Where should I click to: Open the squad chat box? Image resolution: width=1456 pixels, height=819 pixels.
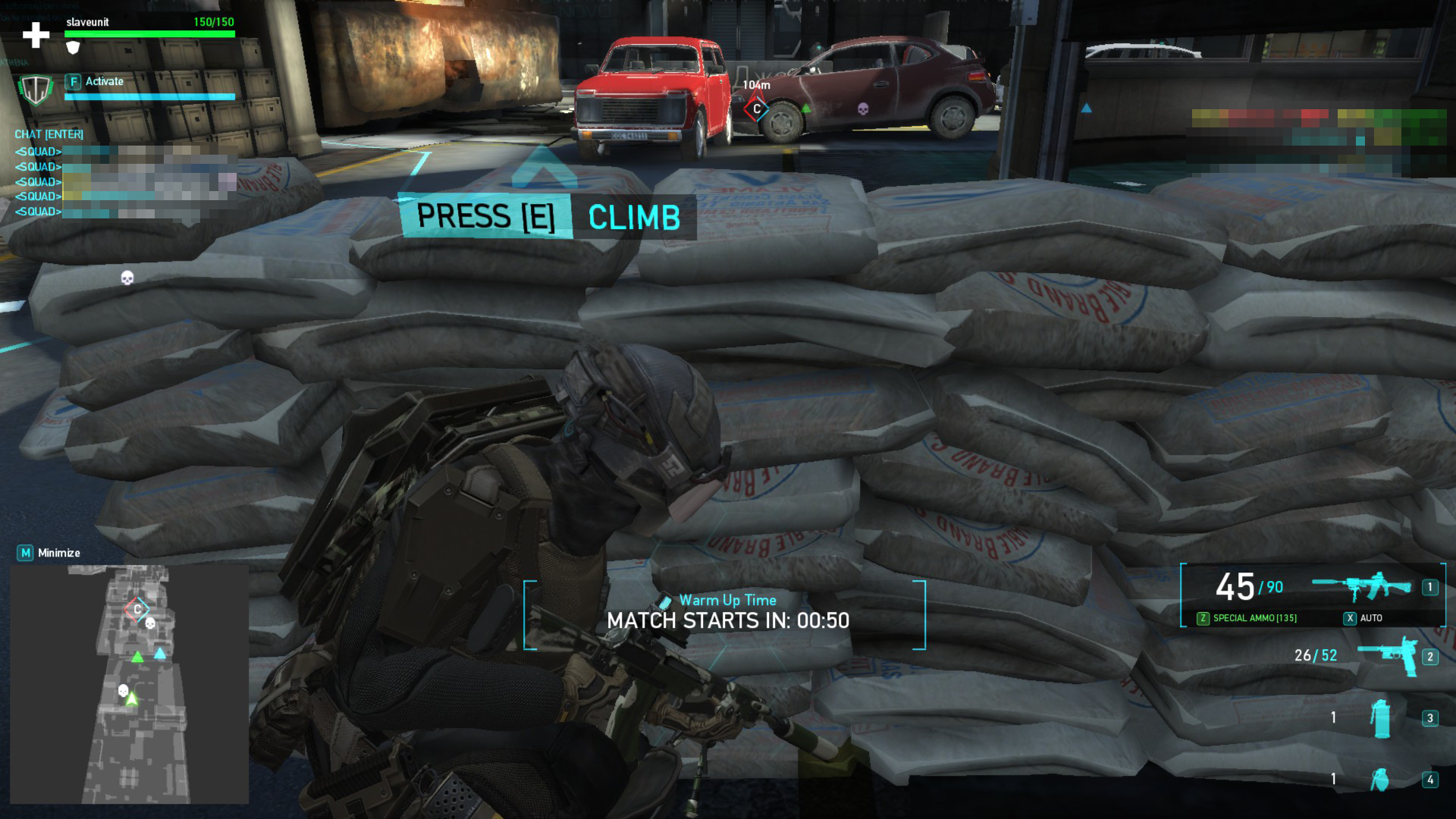pyautogui.click(x=49, y=134)
